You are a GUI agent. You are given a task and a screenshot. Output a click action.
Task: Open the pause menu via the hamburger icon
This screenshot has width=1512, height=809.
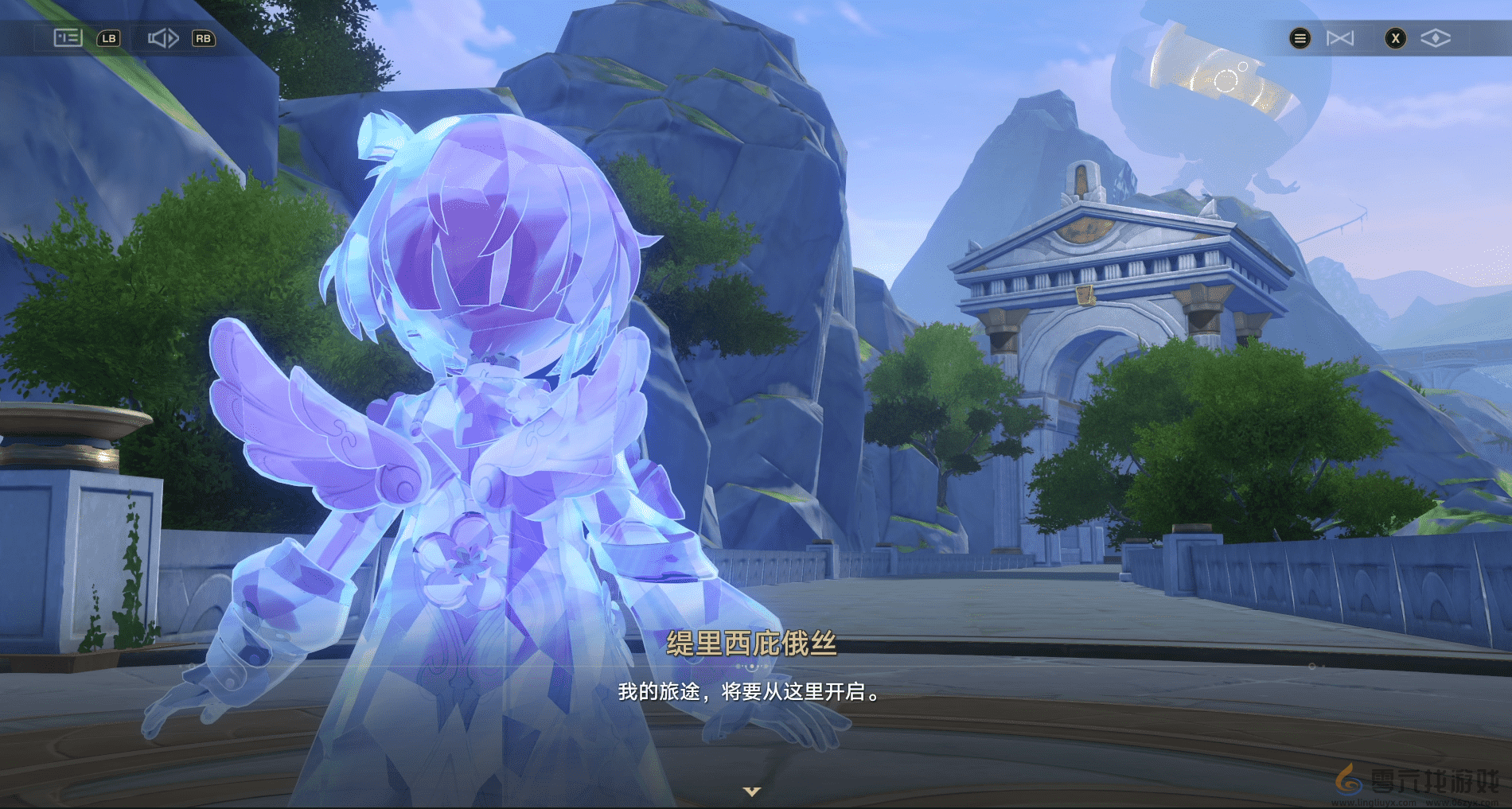1300,37
